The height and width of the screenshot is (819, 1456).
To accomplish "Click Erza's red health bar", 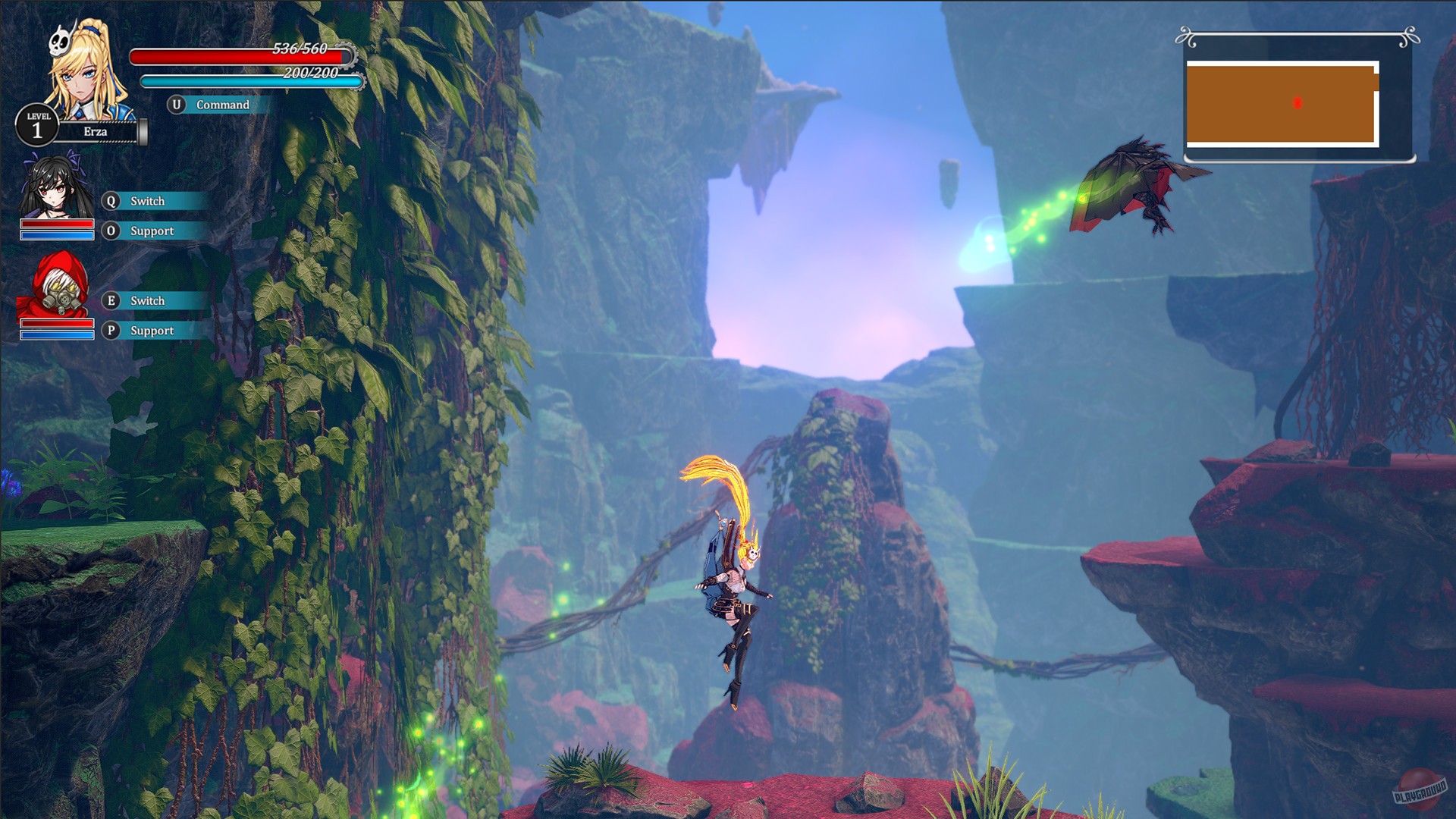I will tap(235, 55).
